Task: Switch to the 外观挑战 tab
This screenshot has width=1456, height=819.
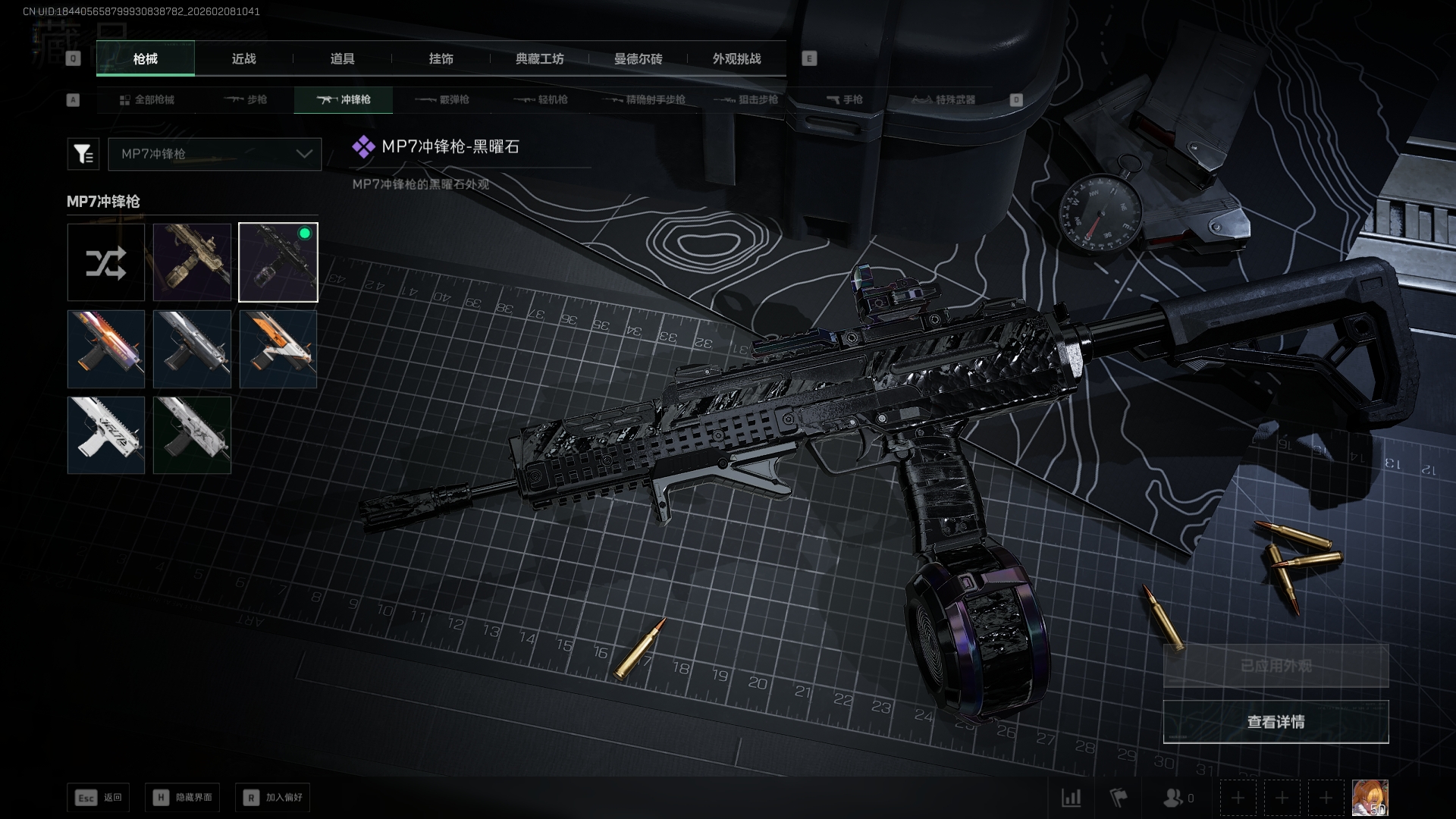Action: click(x=736, y=59)
